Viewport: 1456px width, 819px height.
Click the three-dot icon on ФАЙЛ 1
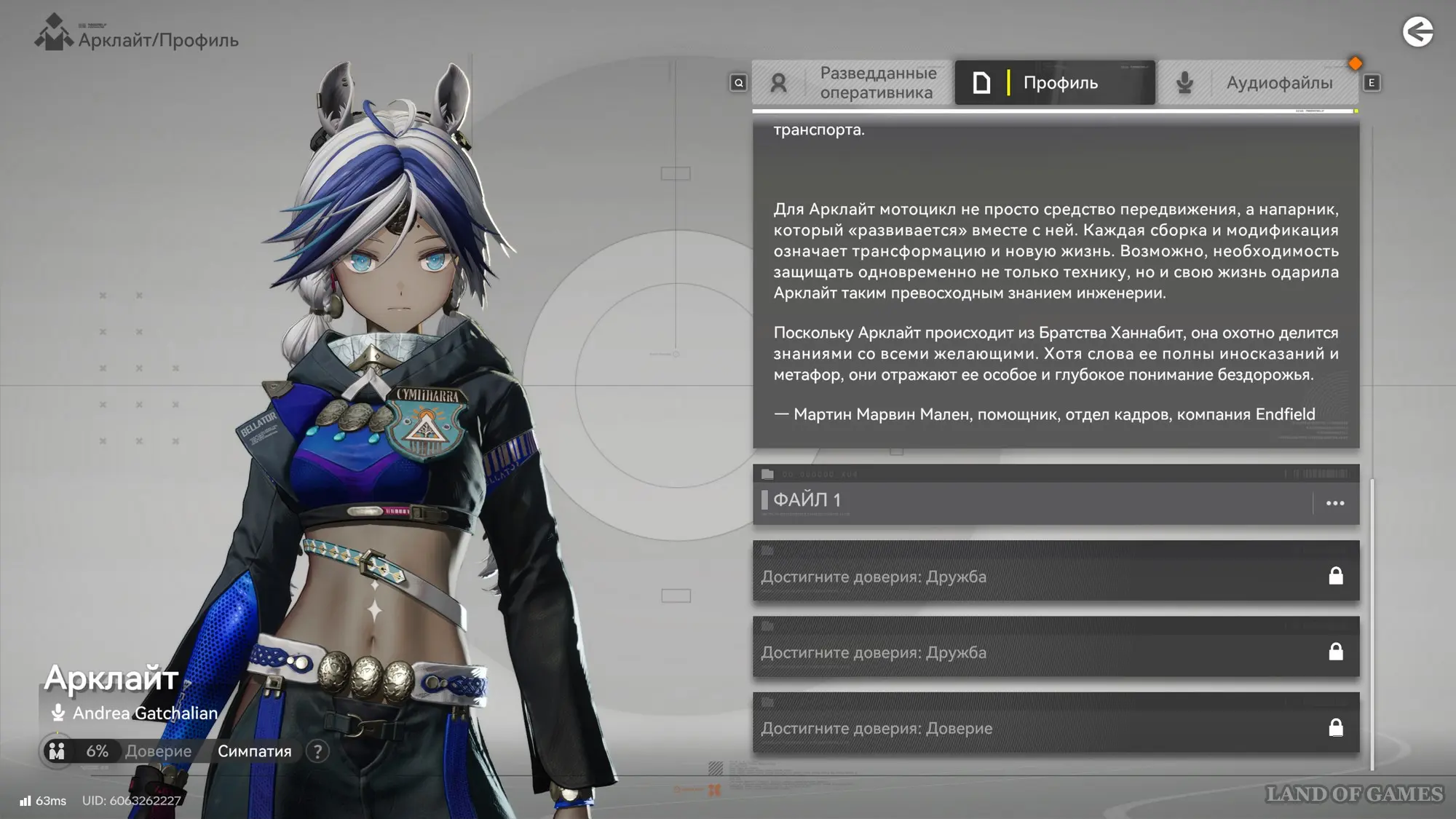coord(1335,503)
